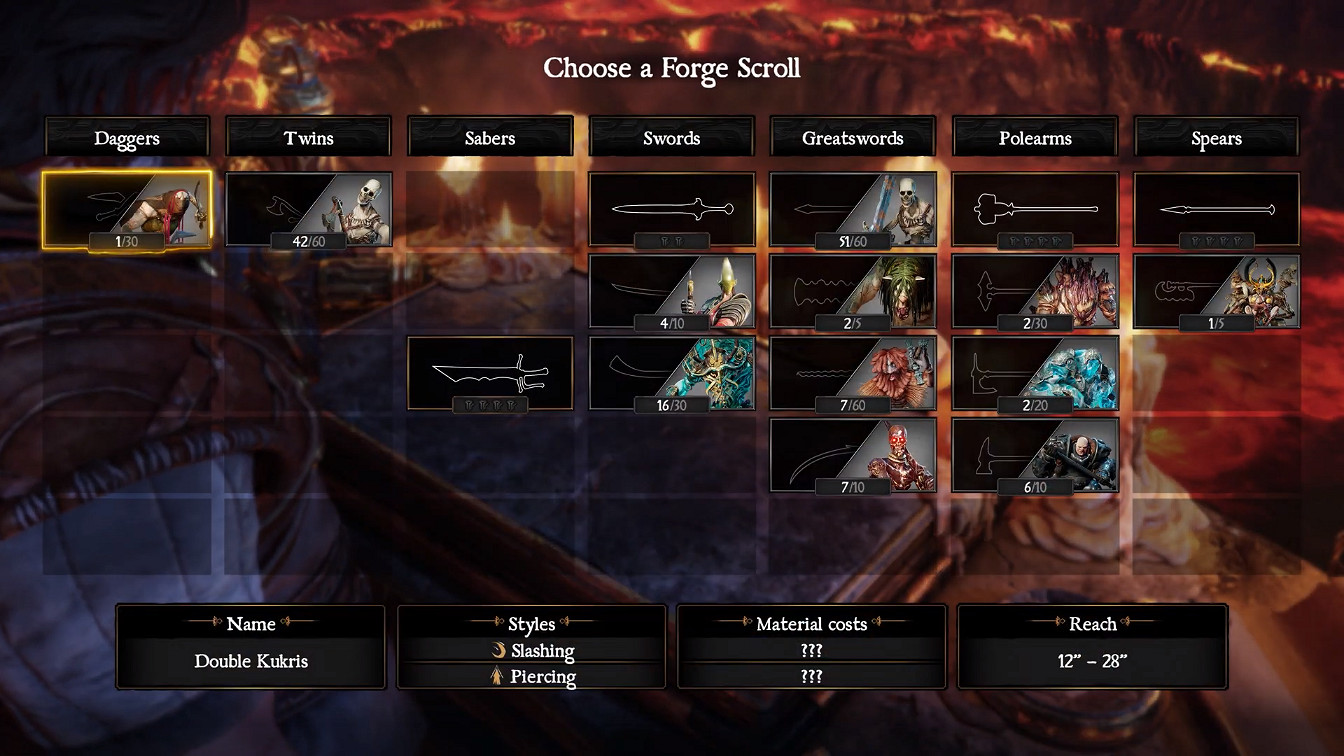Screen dimensions: 1344x756
Task: Open the locked saber scroll outline
Action: pos(490,373)
